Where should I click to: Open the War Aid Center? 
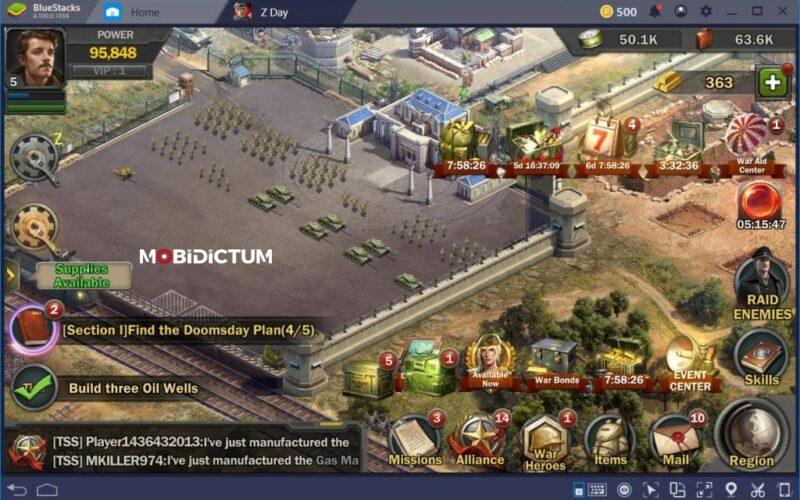747,138
